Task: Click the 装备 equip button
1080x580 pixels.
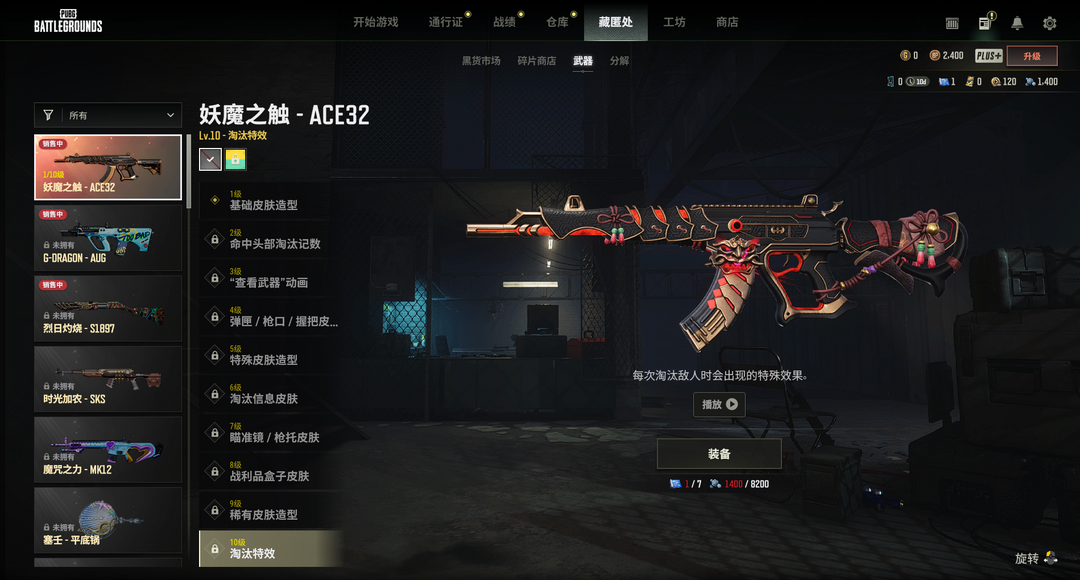Action: 719,454
